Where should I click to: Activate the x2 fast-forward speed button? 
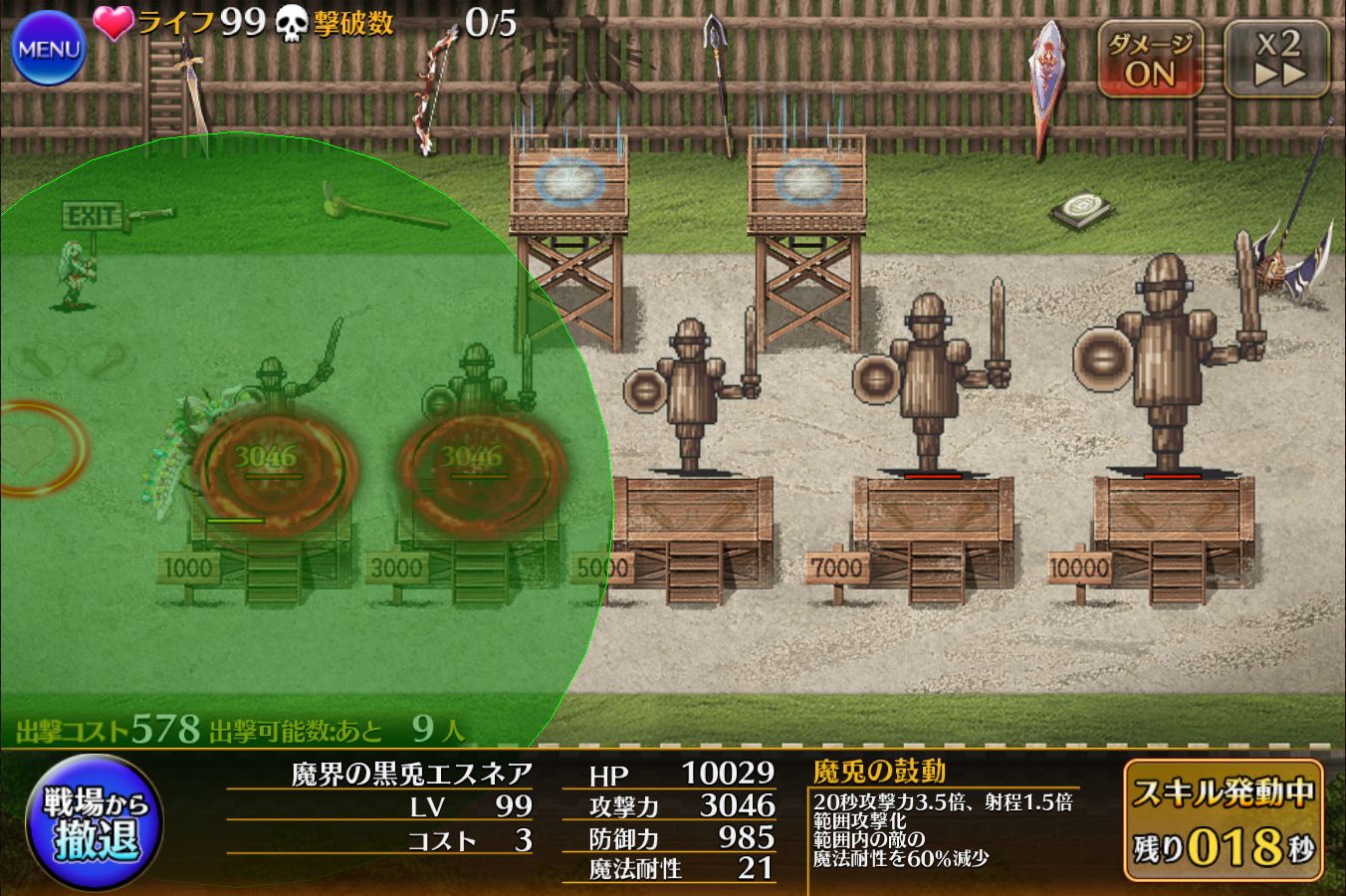click(1278, 60)
